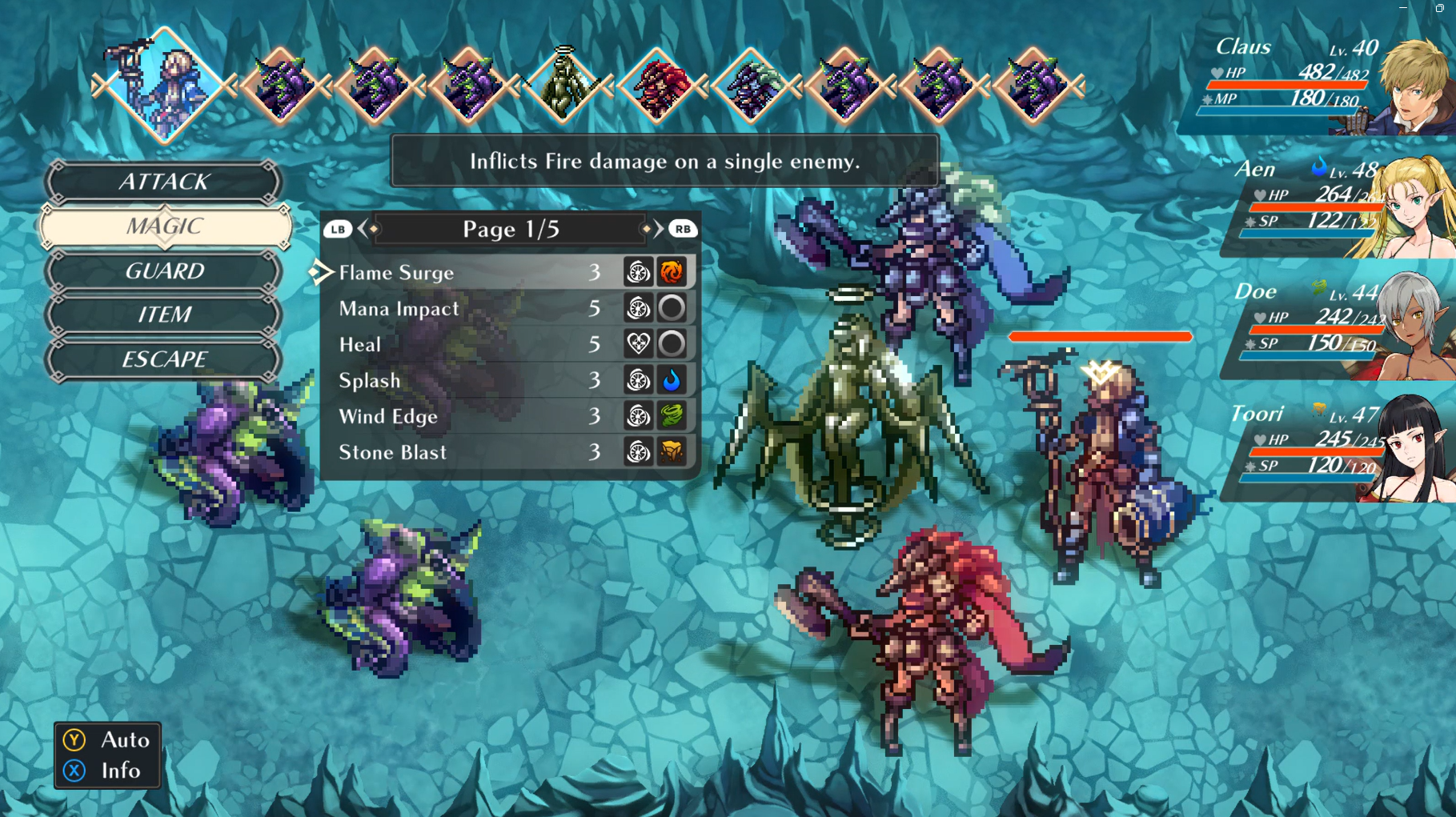This screenshot has width=1456, height=817.
Task: Click the red enemy turn-order portrait
Action: click(x=657, y=86)
